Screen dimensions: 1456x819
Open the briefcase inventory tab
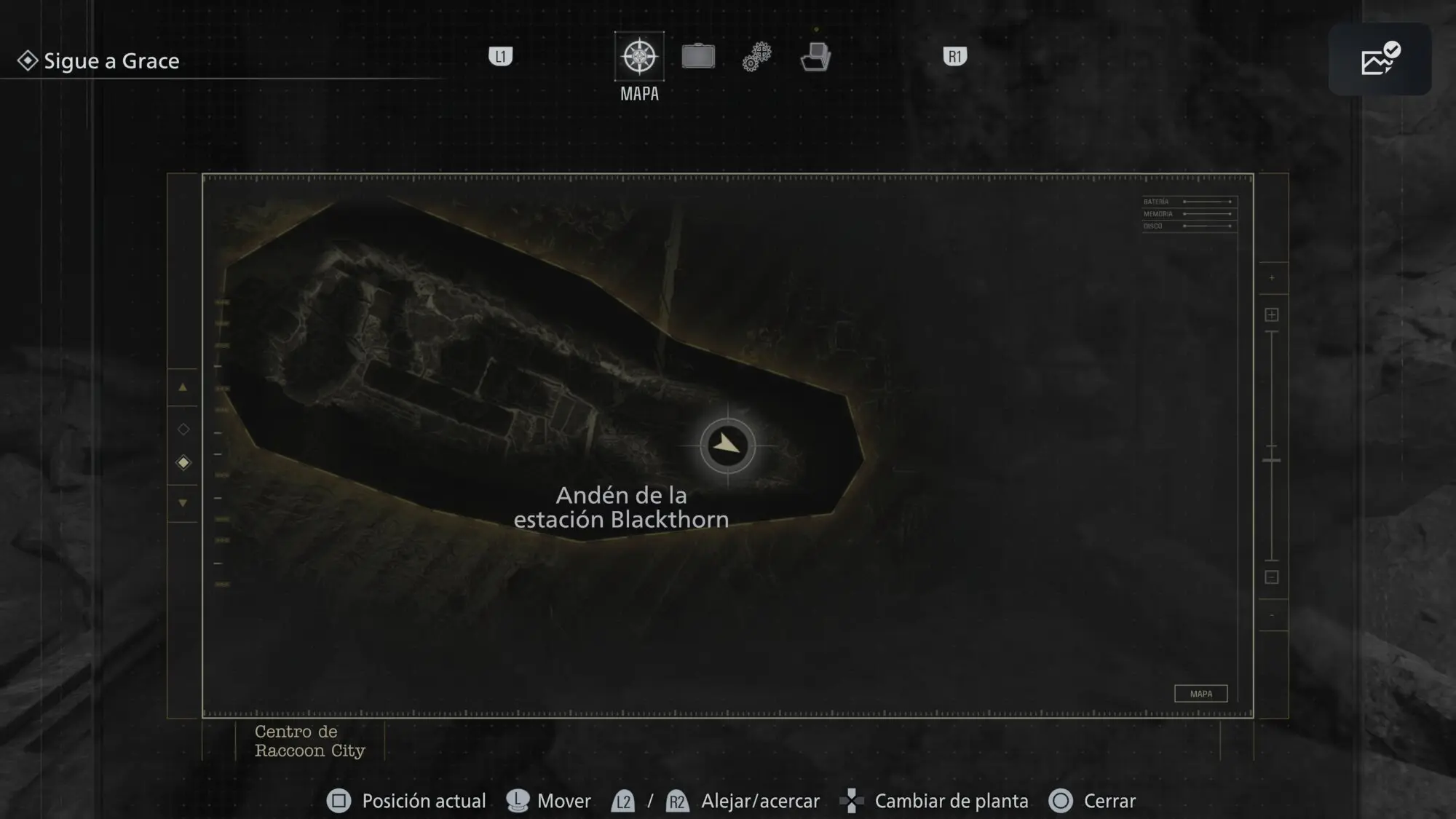click(x=698, y=57)
